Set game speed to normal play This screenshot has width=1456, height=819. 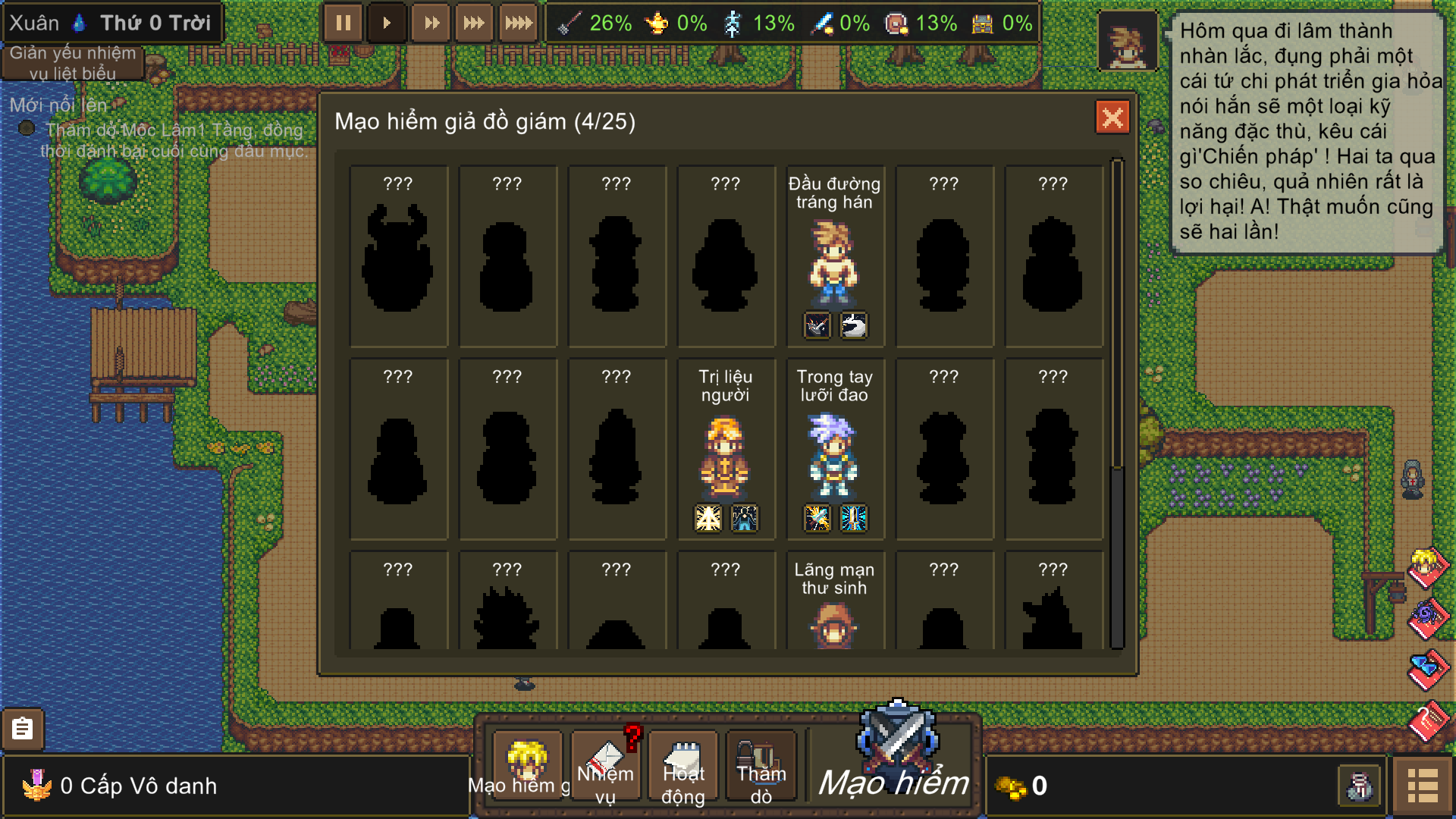coord(387,23)
